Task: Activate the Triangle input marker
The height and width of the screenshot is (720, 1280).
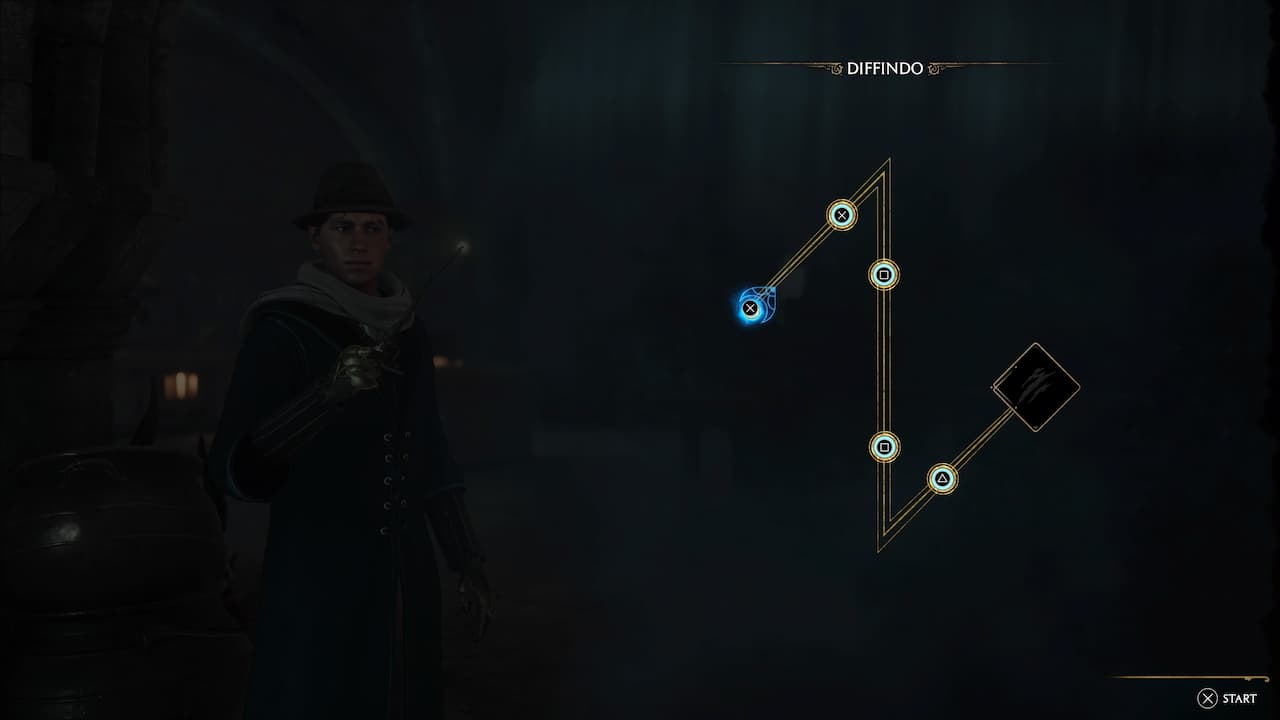Action: [x=940, y=479]
